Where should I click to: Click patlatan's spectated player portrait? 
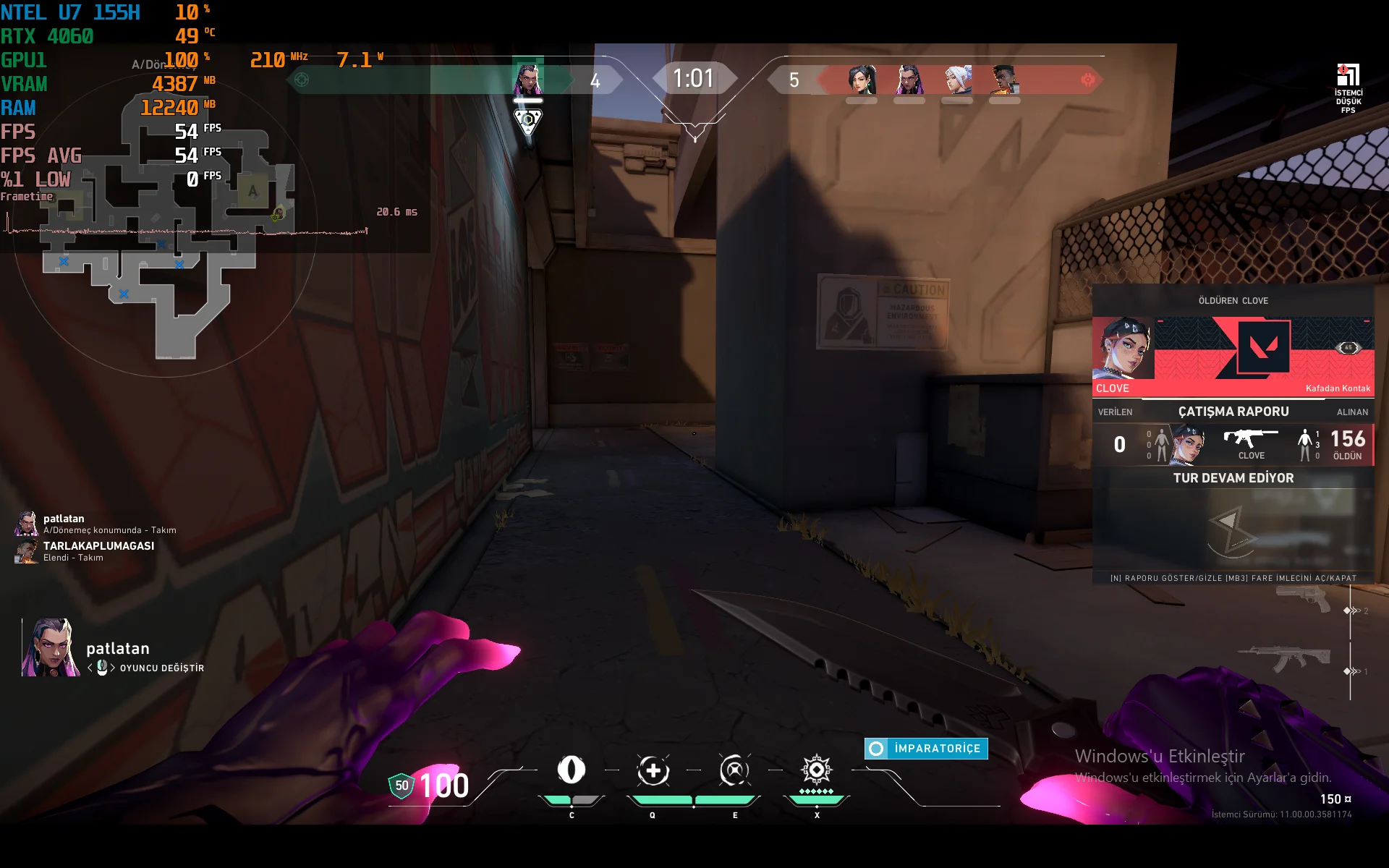50,647
